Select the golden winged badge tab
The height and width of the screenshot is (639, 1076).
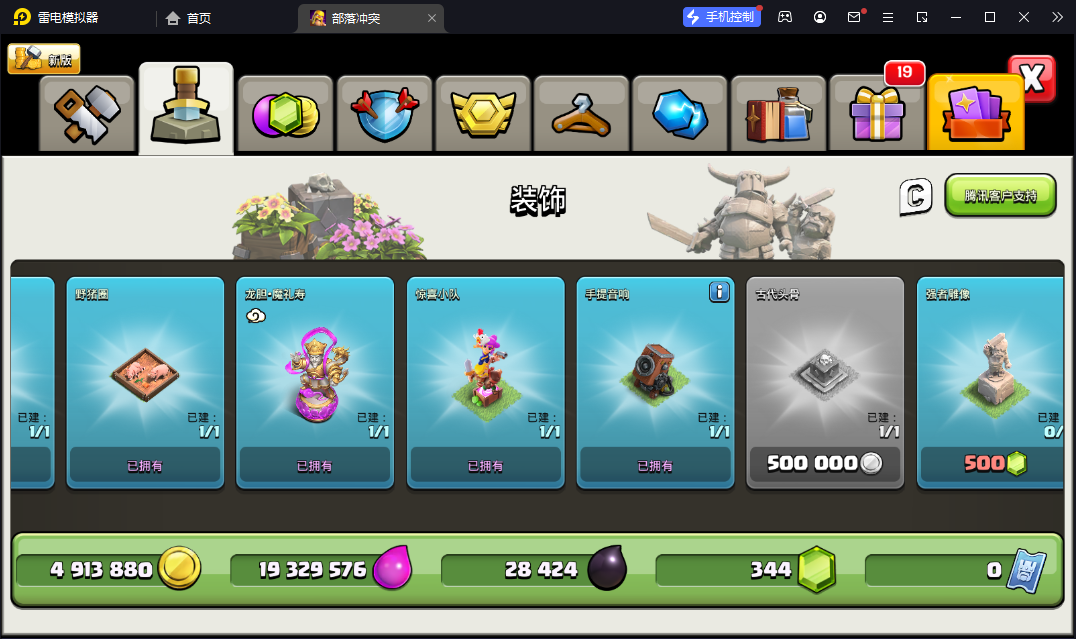[482, 114]
